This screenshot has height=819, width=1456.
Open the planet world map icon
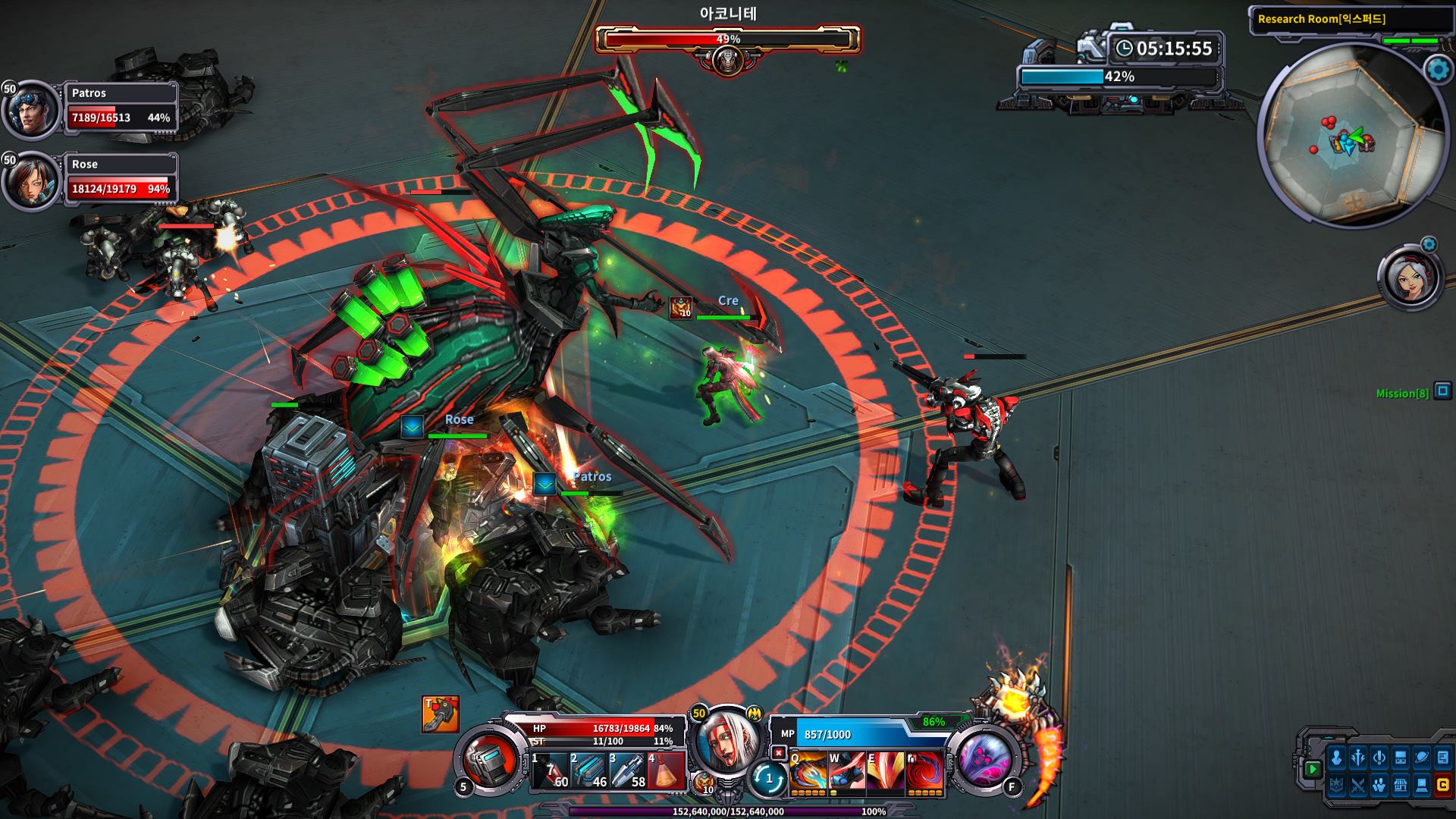pos(1422,758)
